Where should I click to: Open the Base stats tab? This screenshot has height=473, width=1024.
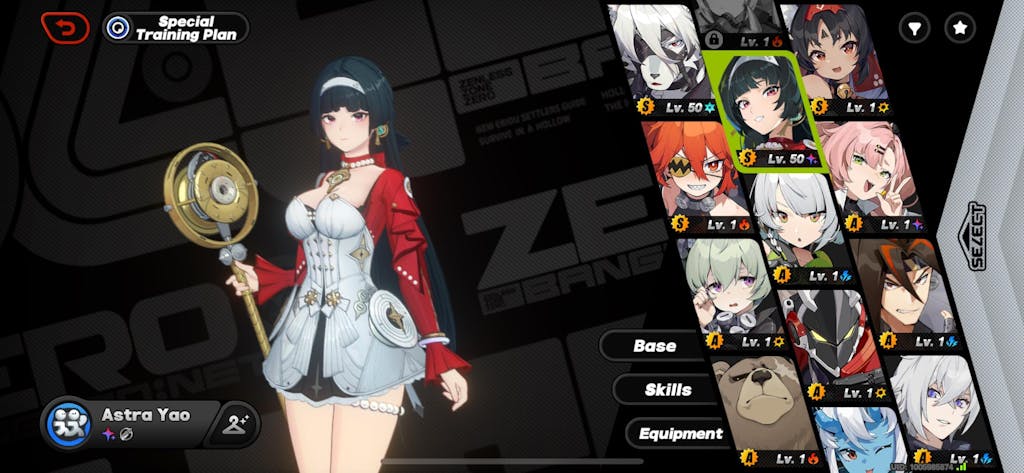pyautogui.click(x=654, y=346)
